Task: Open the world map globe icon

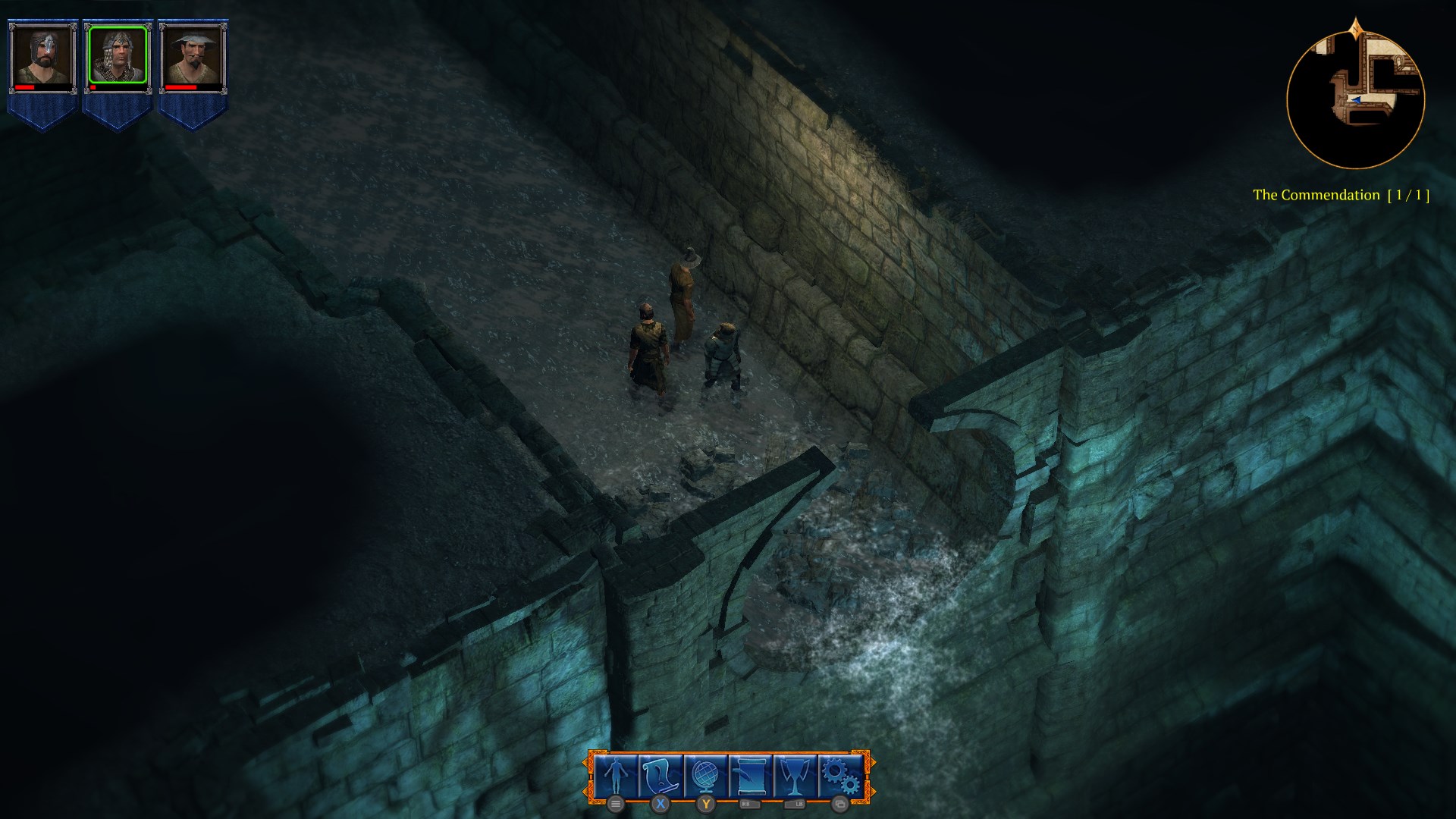Action: [x=705, y=775]
